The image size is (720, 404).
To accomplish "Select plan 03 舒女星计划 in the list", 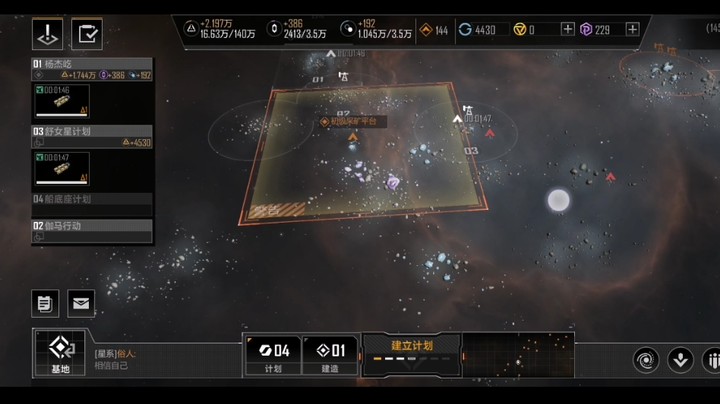I will click(91, 130).
